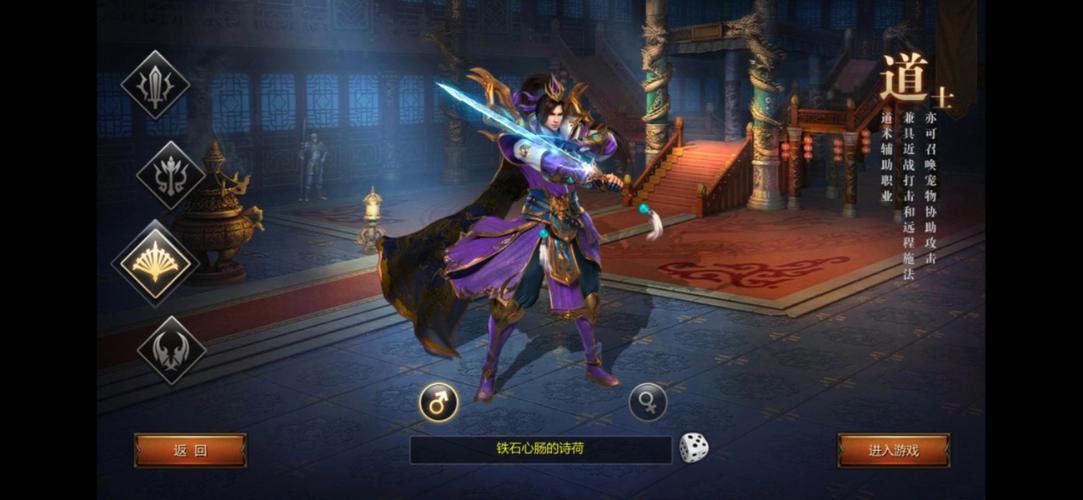Pick the golden fan class icon
Screen dimensions: 1083x500
[x=155, y=263]
